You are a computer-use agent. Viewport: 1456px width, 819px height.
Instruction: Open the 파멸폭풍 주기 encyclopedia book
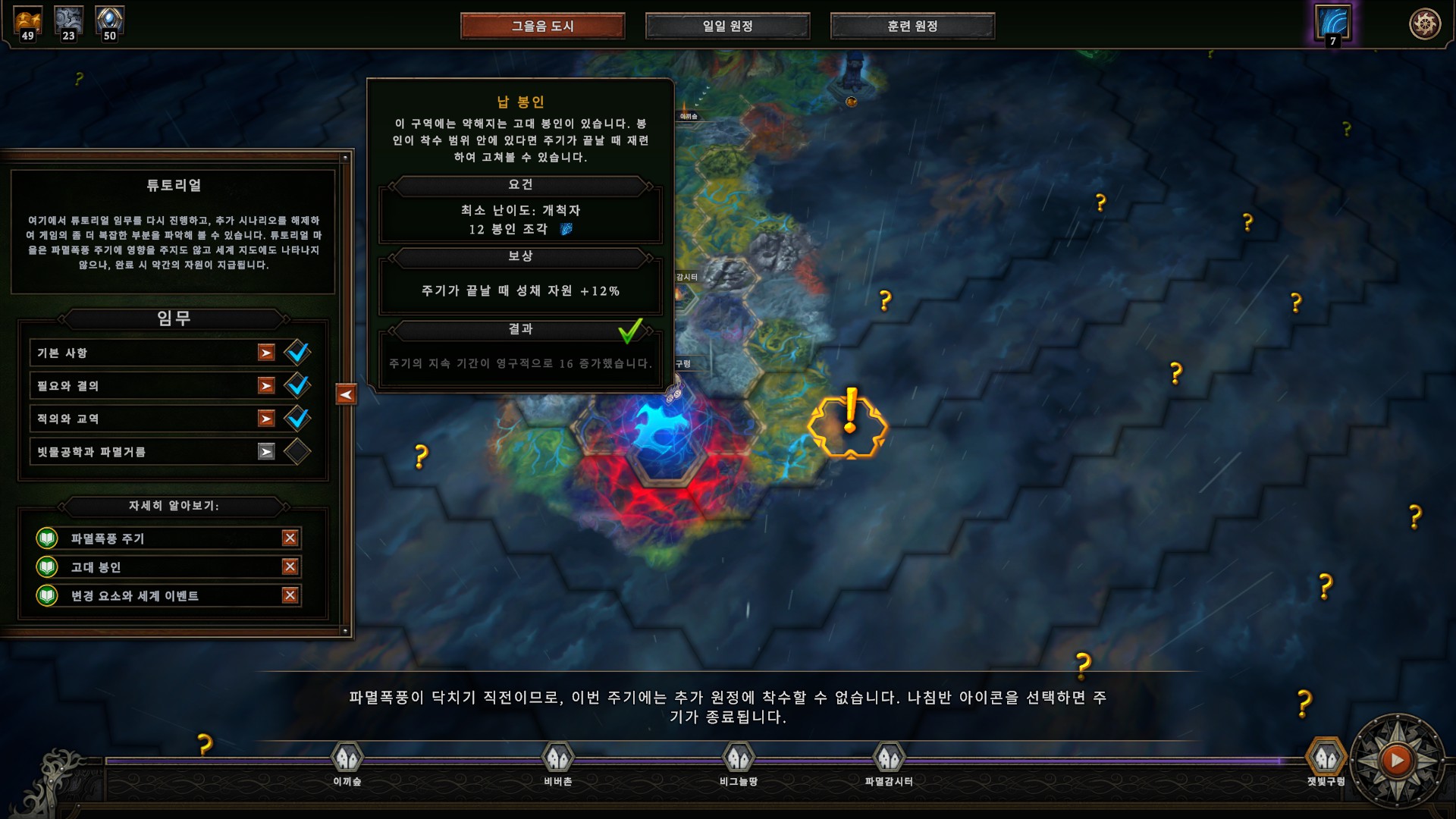click(x=47, y=538)
